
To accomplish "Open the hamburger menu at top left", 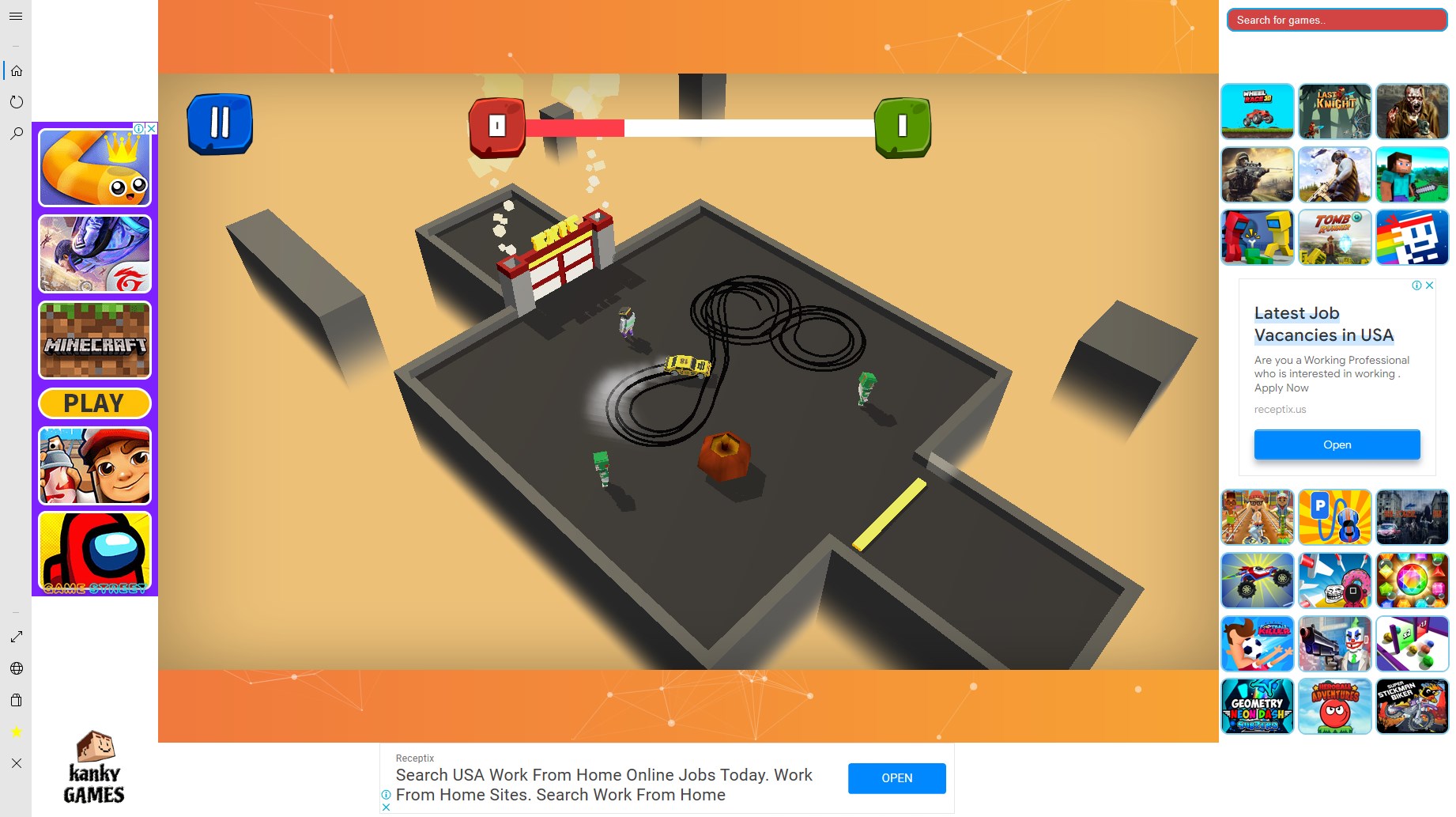I will point(16,16).
